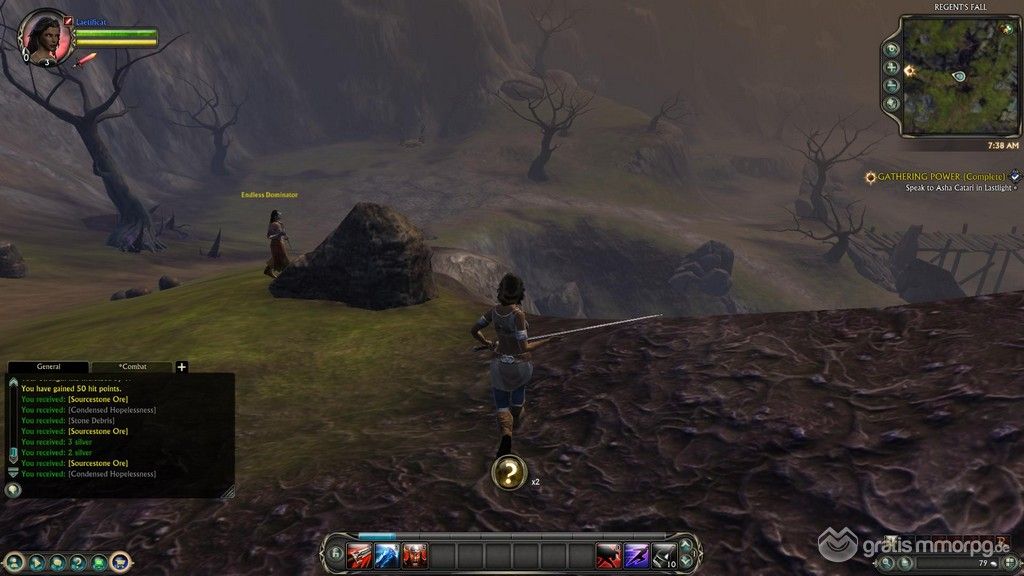The width and height of the screenshot is (1024, 576).
Task: Open the Combat chat tab
Action: [x=132, y=367]
